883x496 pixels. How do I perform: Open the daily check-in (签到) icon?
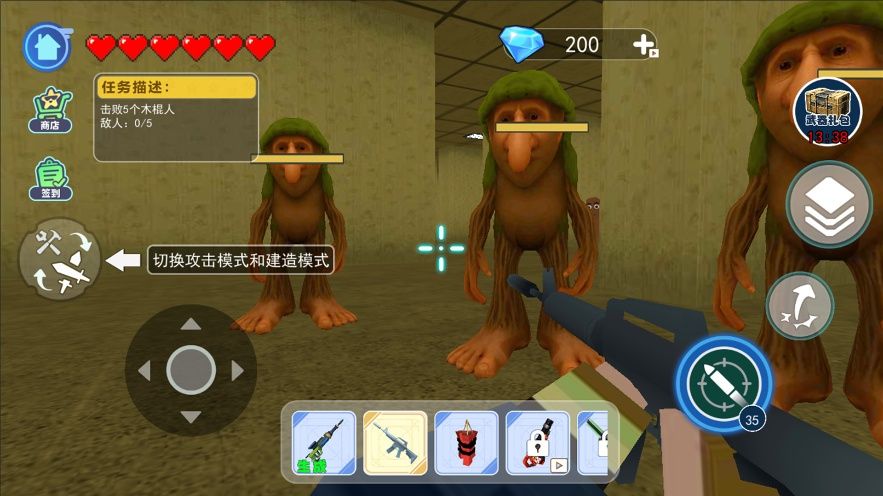pyautogui.click(x=49, y=178)
